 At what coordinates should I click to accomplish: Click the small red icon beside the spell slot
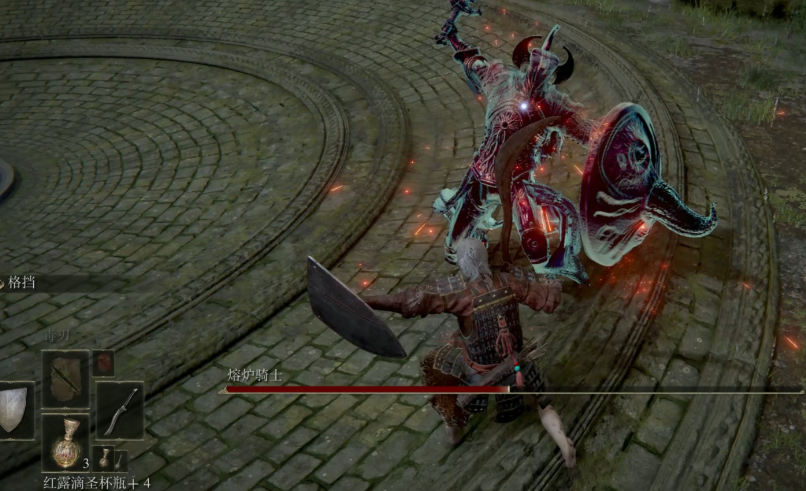pos(103,363)
